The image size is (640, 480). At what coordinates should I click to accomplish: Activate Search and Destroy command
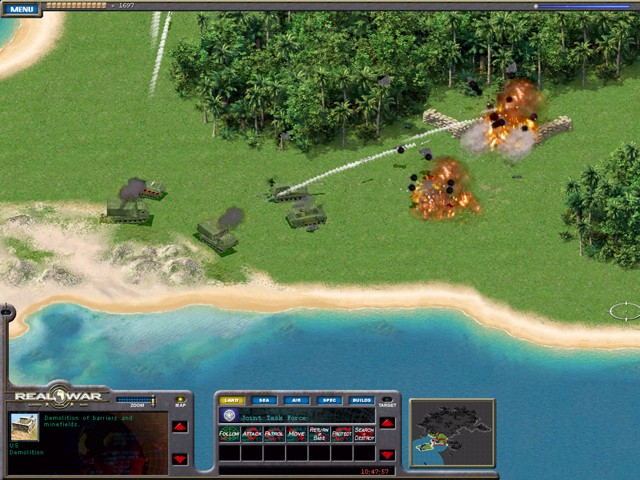click(364, 434)
